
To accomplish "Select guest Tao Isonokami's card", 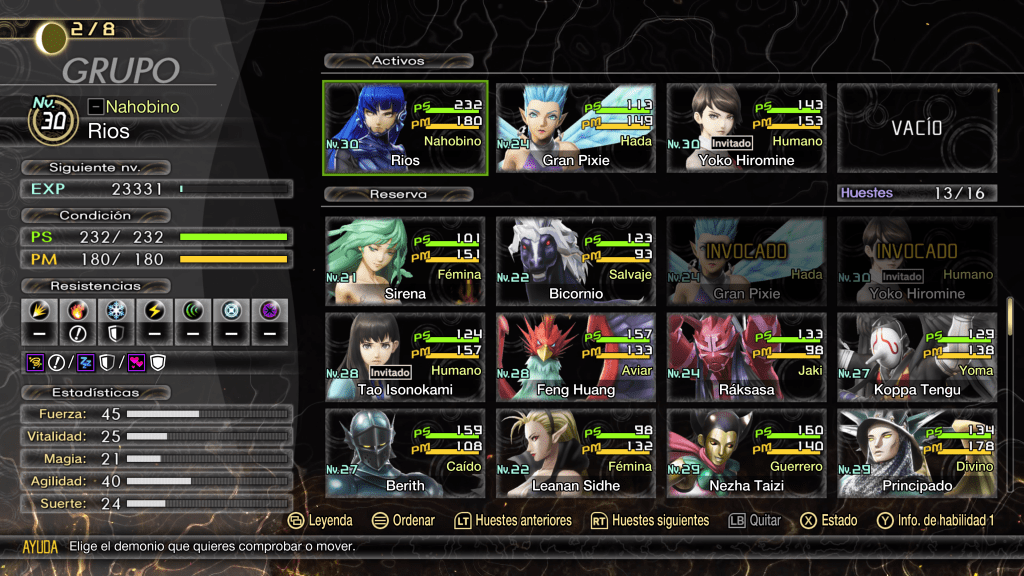I will pyautogui.click(x=405, y=356).
